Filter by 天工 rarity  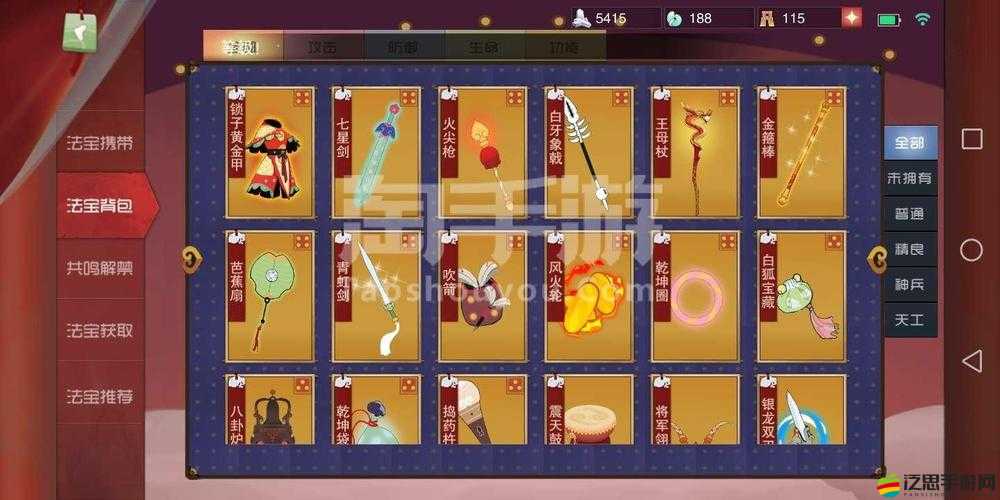pos(910,319)
